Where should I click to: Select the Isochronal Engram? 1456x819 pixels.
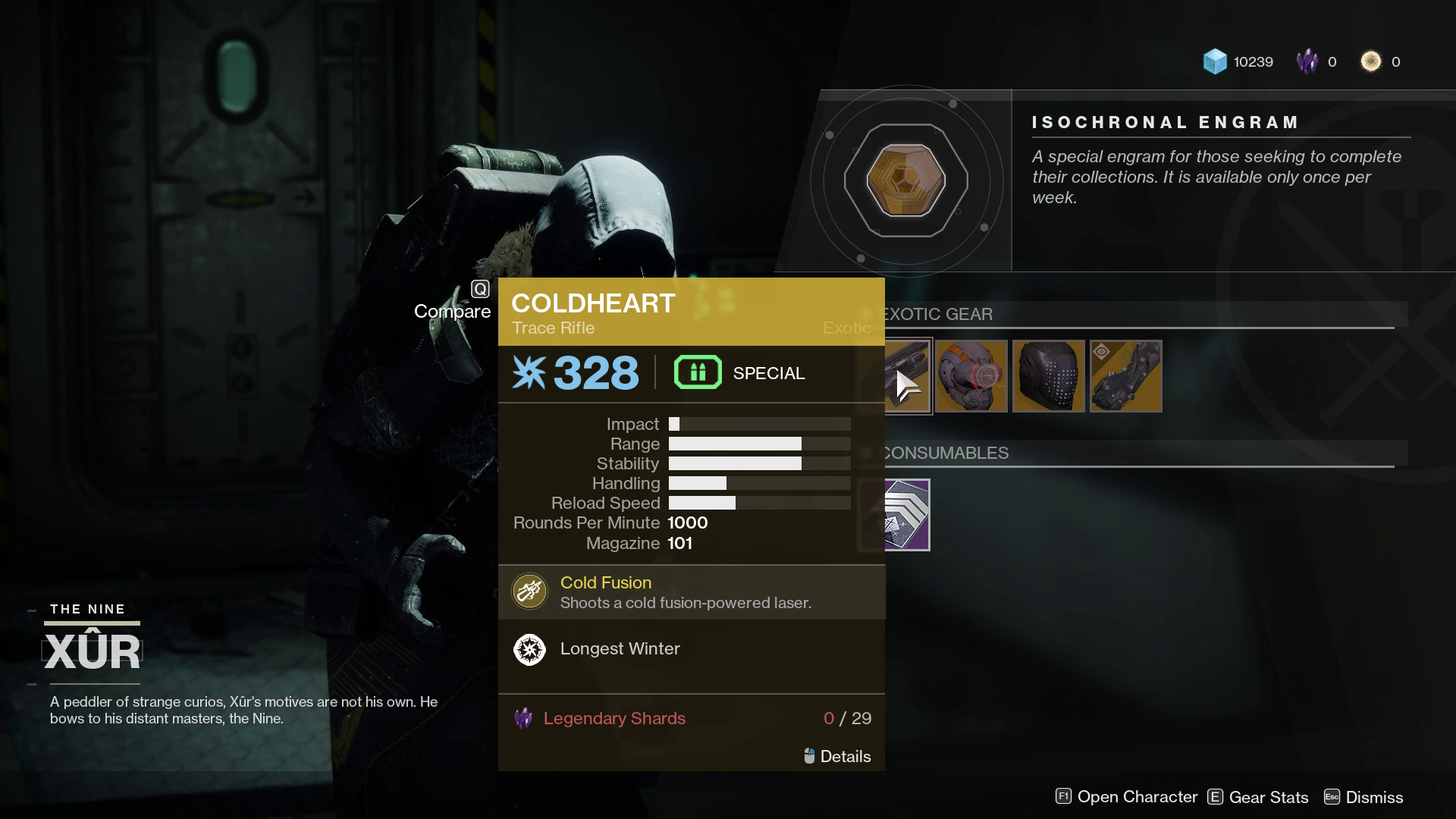[x=905, y=181]
